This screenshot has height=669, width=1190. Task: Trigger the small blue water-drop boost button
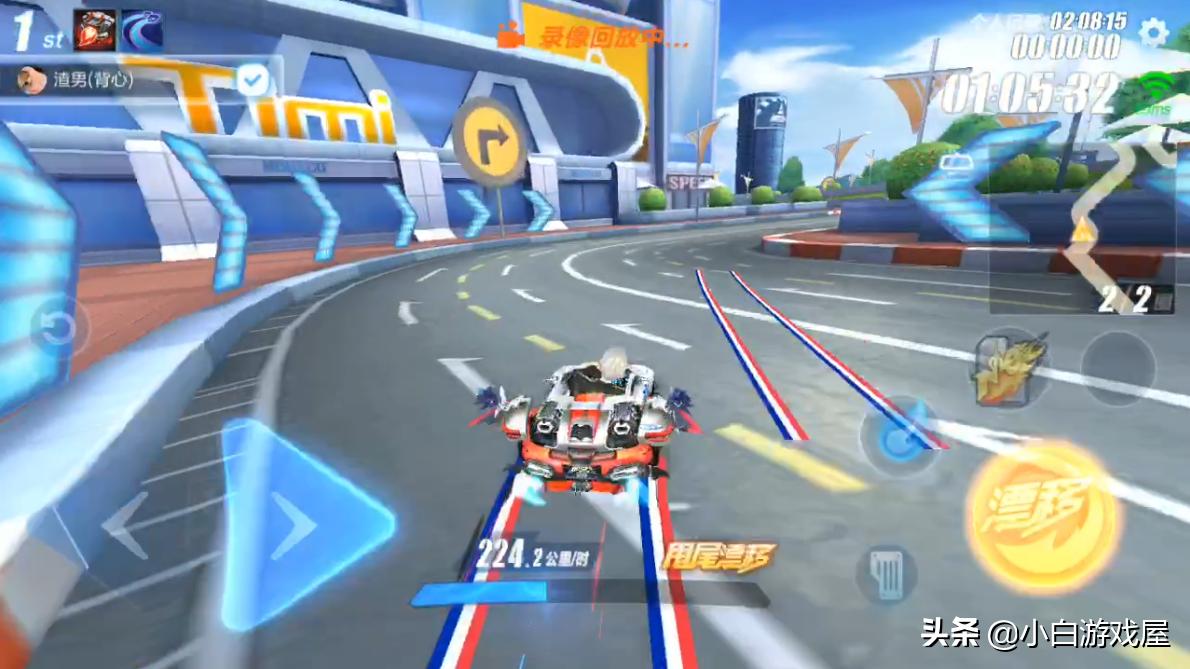(x=898, y=438)
